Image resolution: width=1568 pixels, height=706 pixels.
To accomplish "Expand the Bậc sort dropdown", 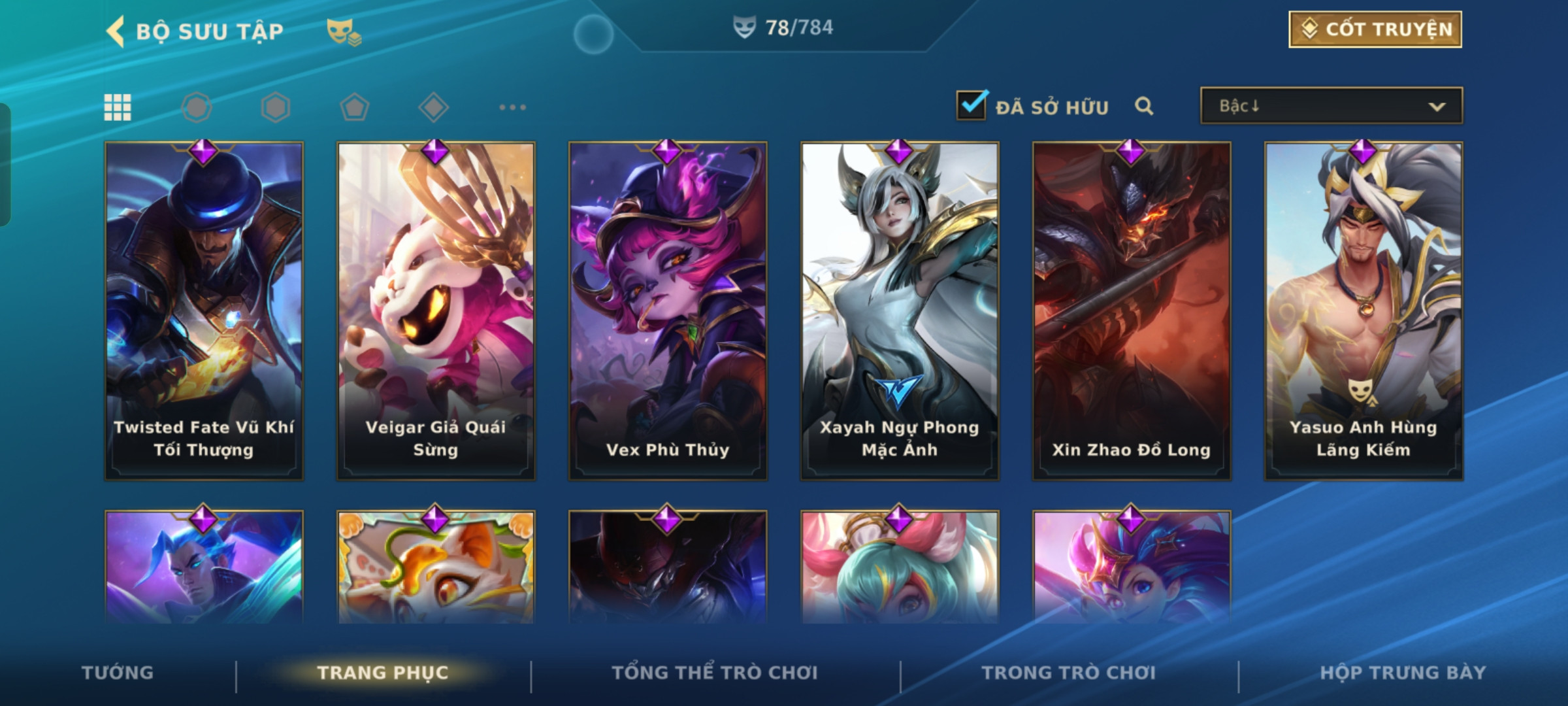I will point(1331,106).
